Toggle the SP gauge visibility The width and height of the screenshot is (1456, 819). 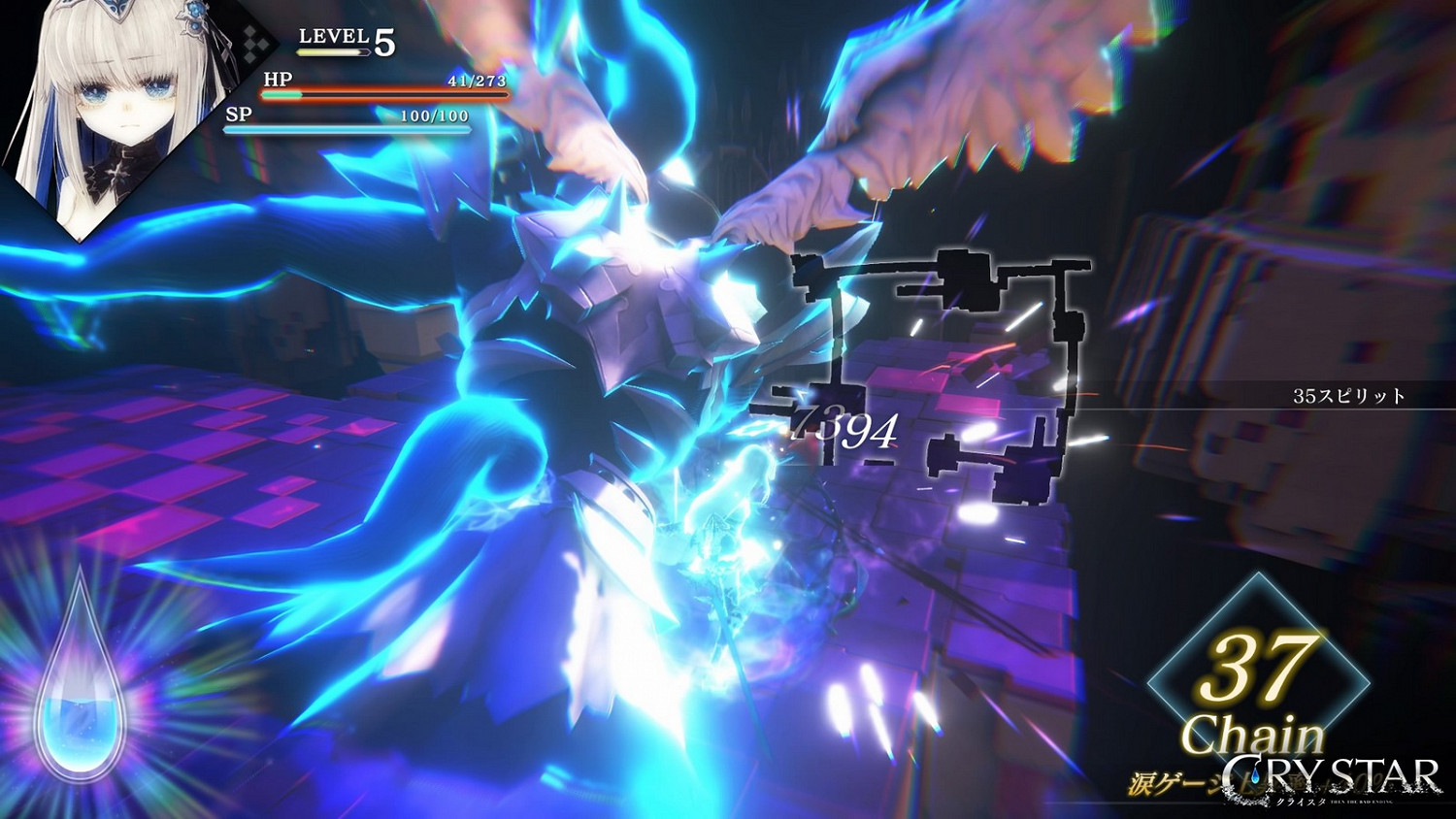tap(349, 127)
